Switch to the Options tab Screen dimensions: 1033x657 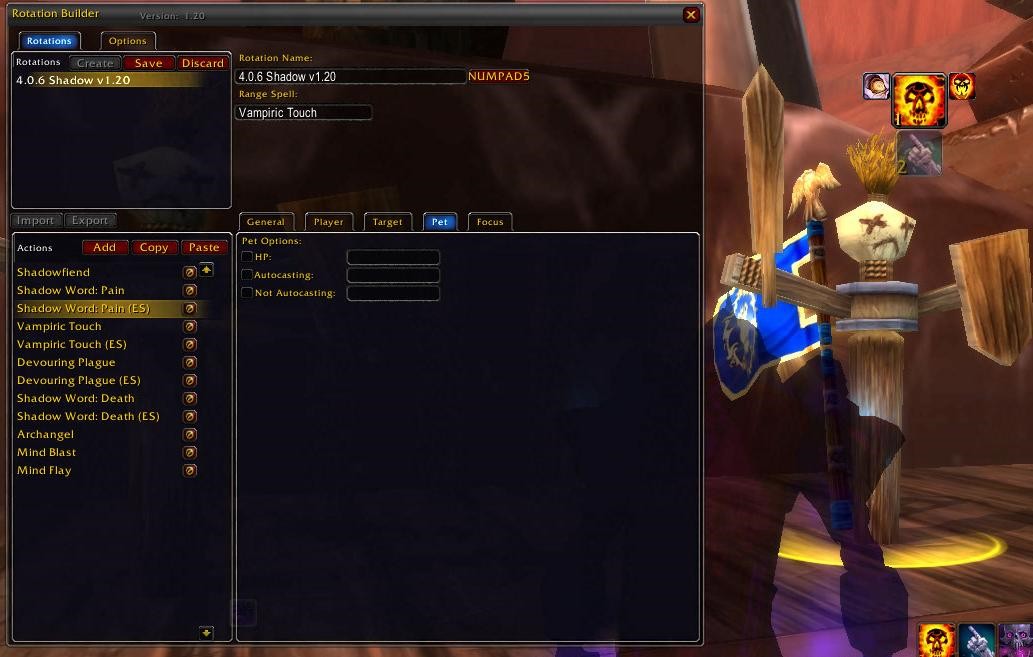[127, 41]
